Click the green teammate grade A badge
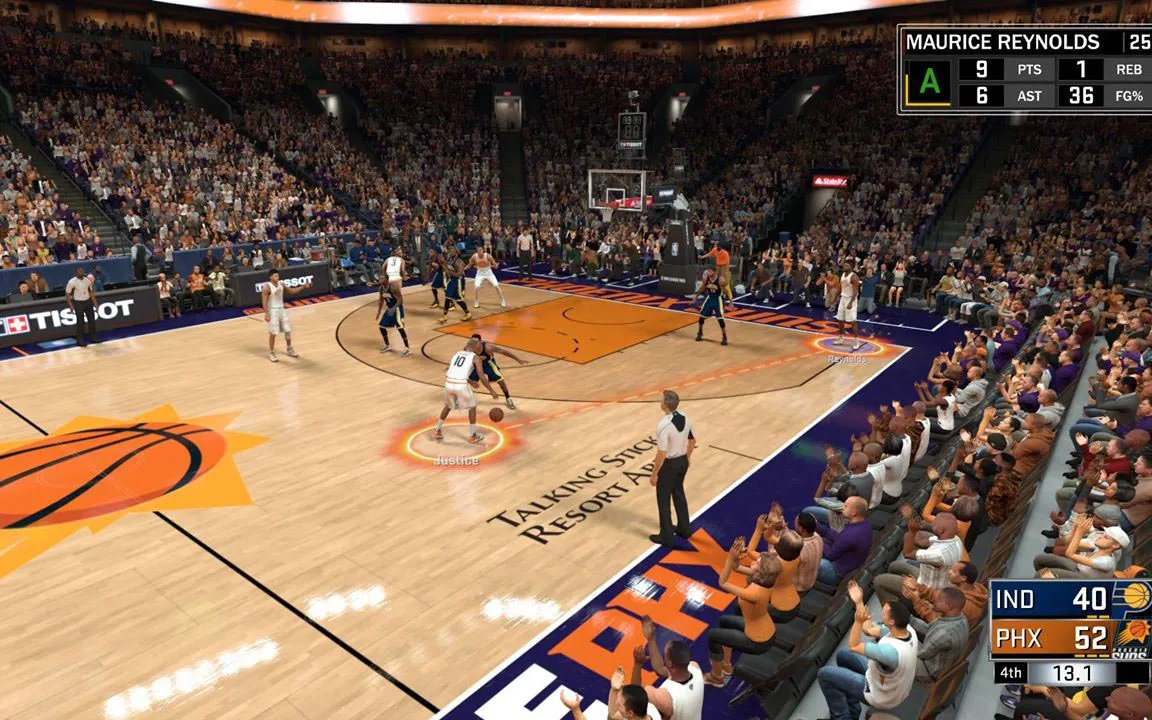 tap(929, 83)
